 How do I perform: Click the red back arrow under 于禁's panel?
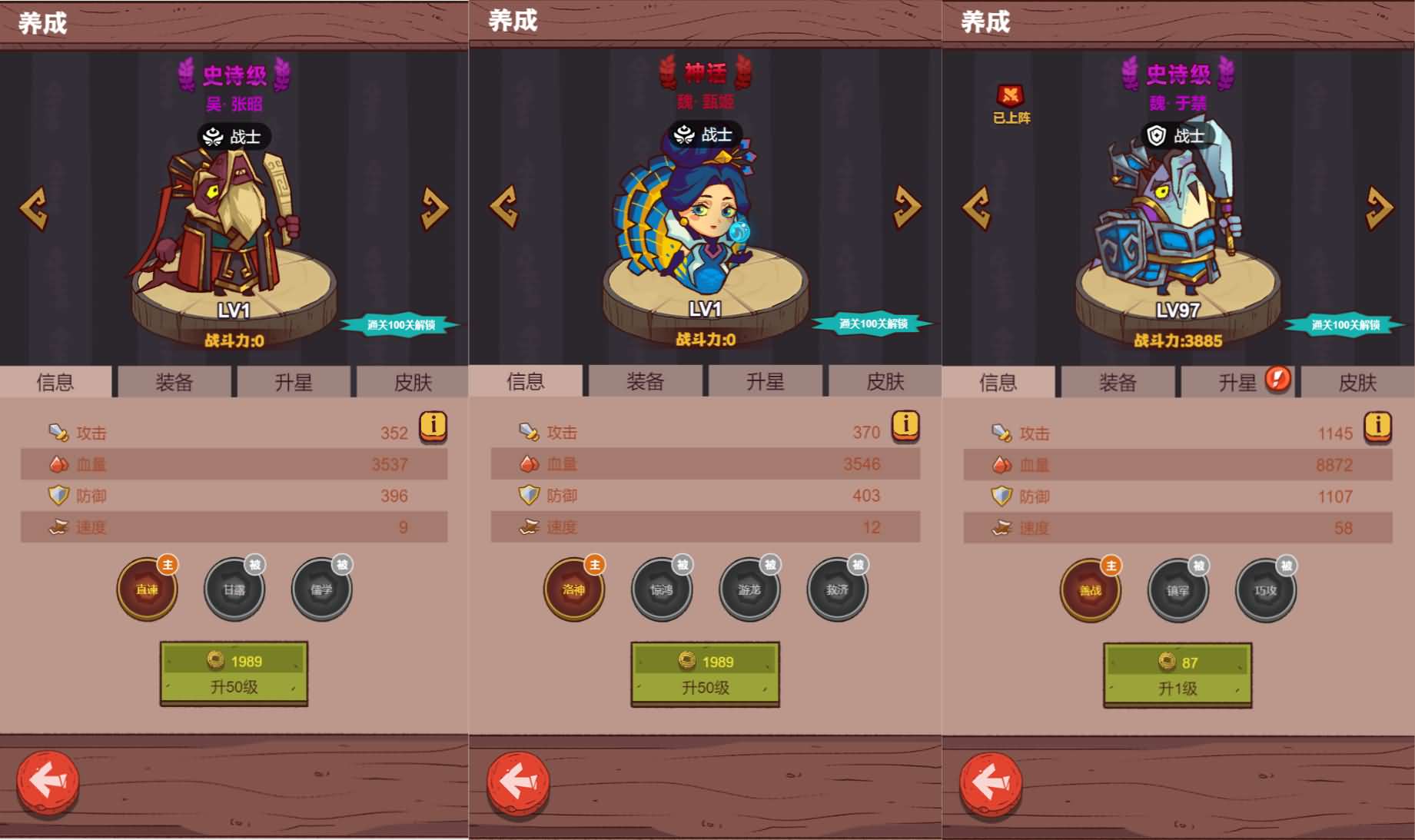coord(990,783)
